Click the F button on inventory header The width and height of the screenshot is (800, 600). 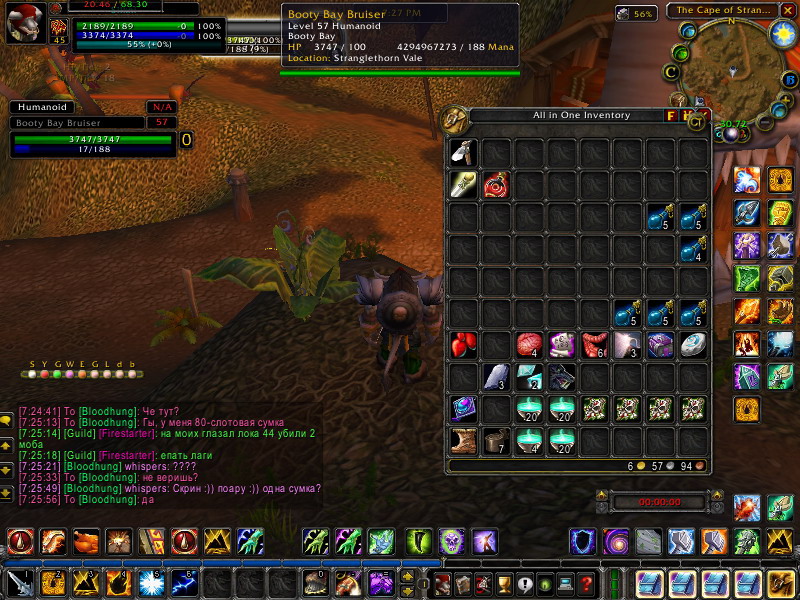pos(671,116)
